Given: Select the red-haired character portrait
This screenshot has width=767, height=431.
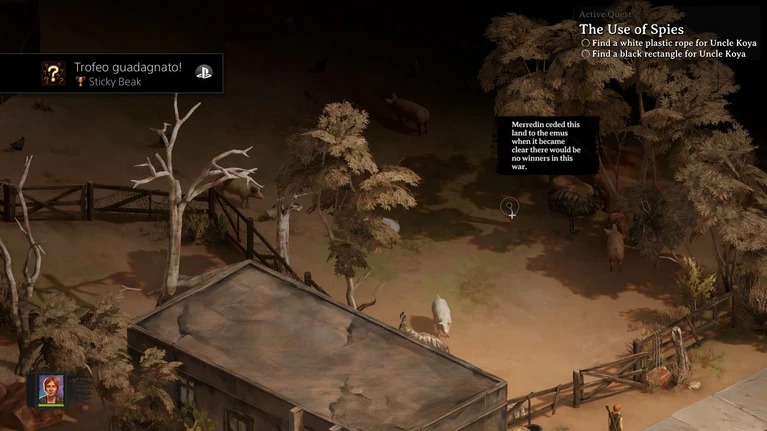Looking at the screenshot, I should 52,388.
